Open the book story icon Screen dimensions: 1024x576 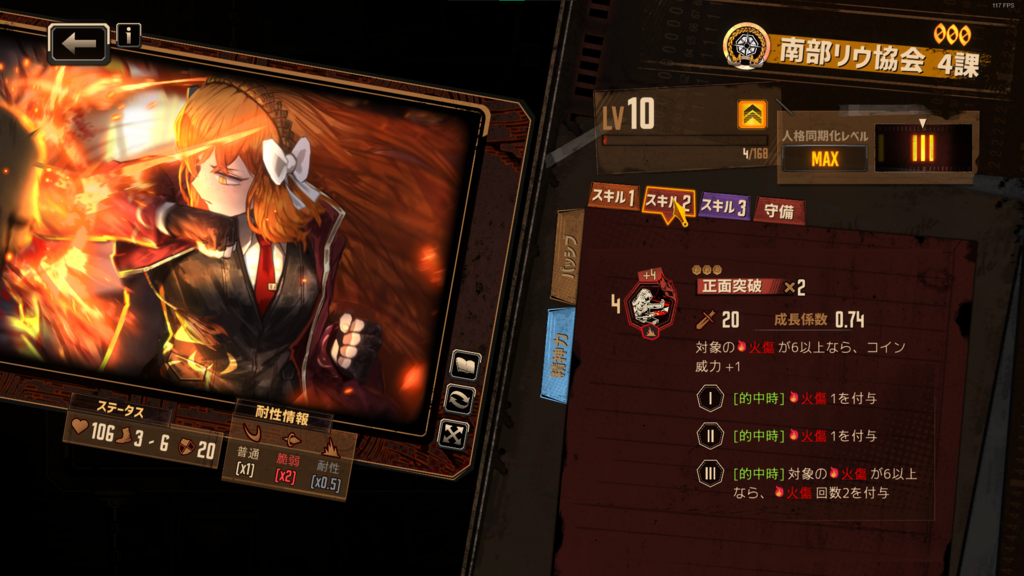point(464,366)
